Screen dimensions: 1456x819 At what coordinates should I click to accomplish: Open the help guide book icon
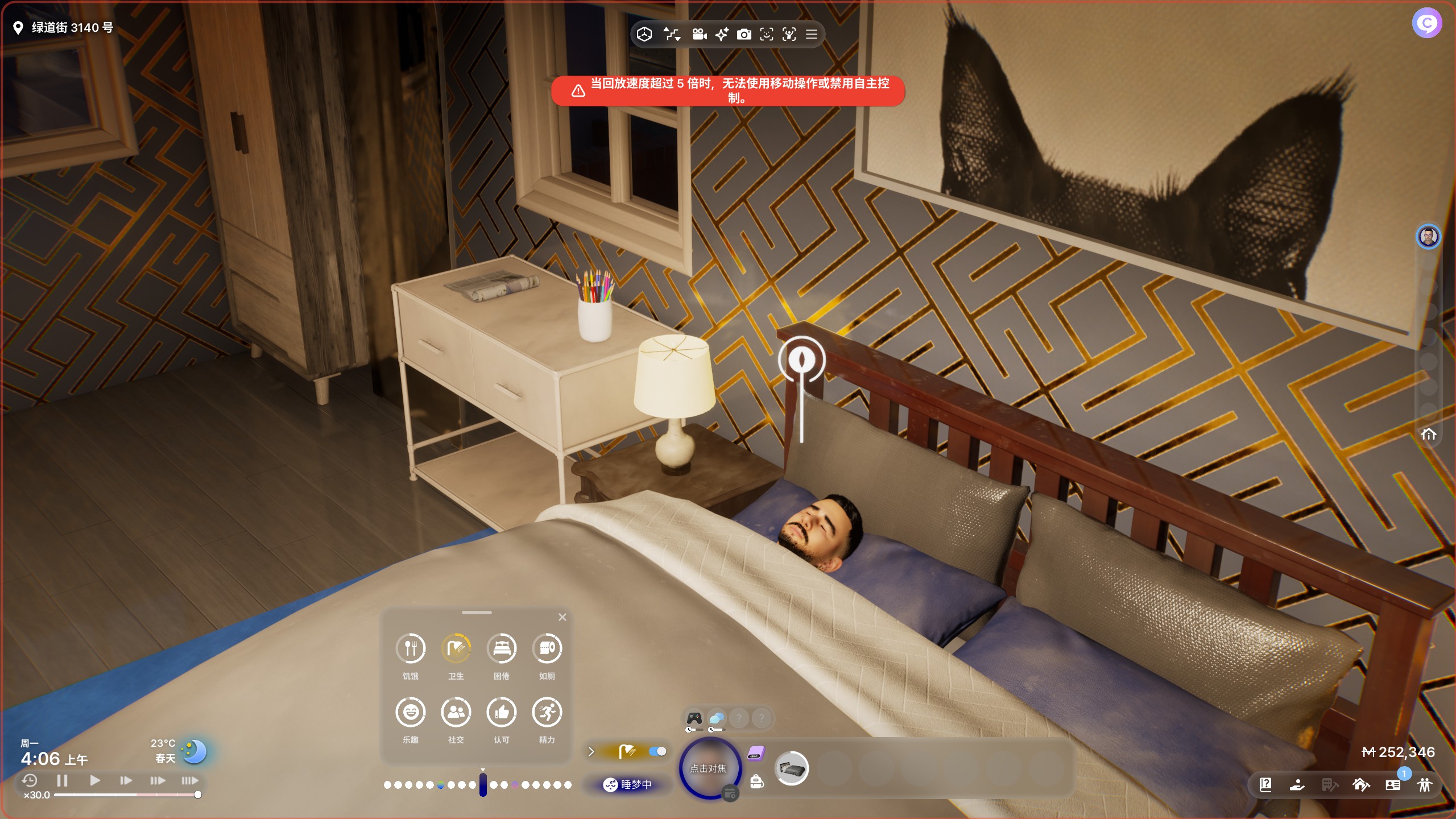point(1265,785)
